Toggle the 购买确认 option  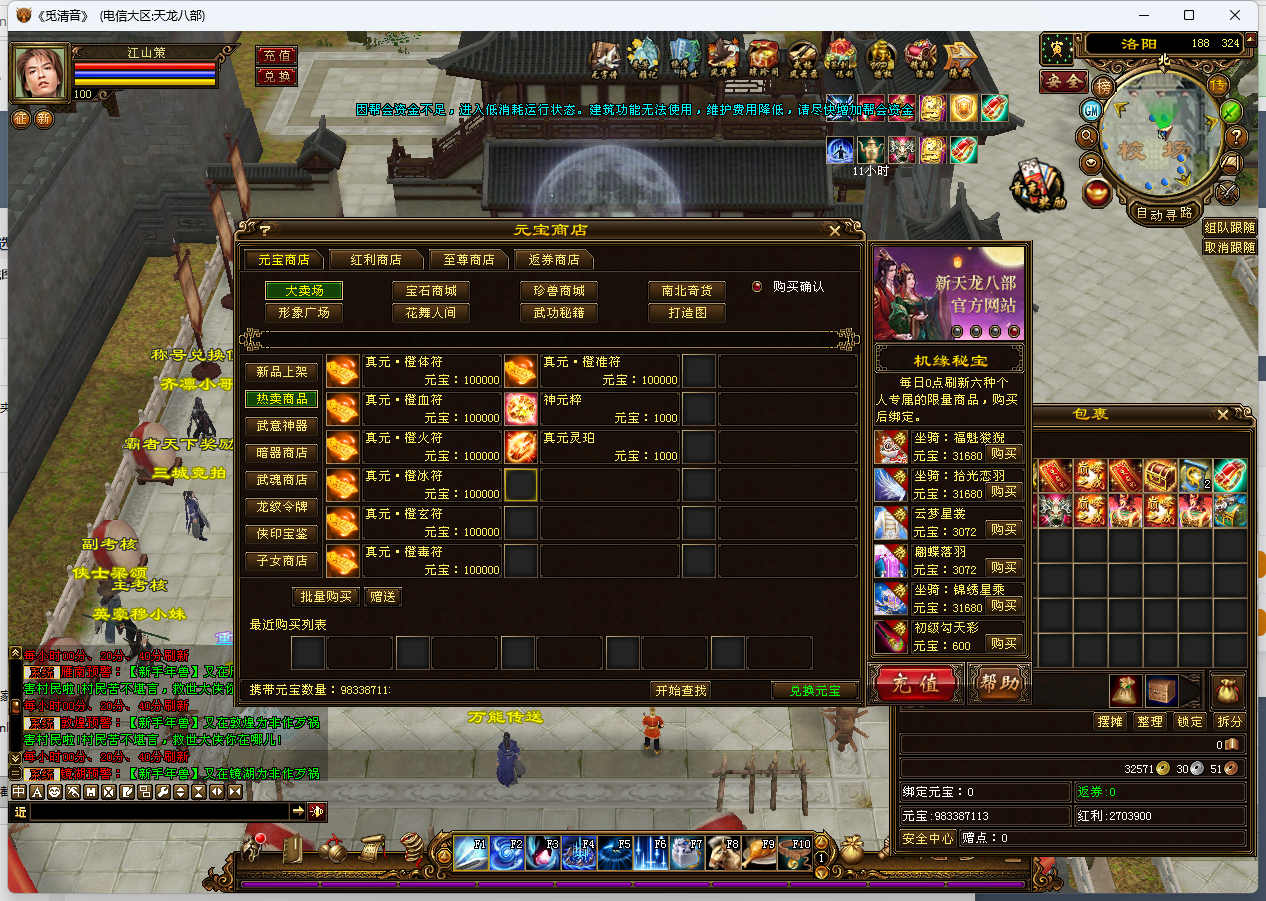(x=757, y=286)
